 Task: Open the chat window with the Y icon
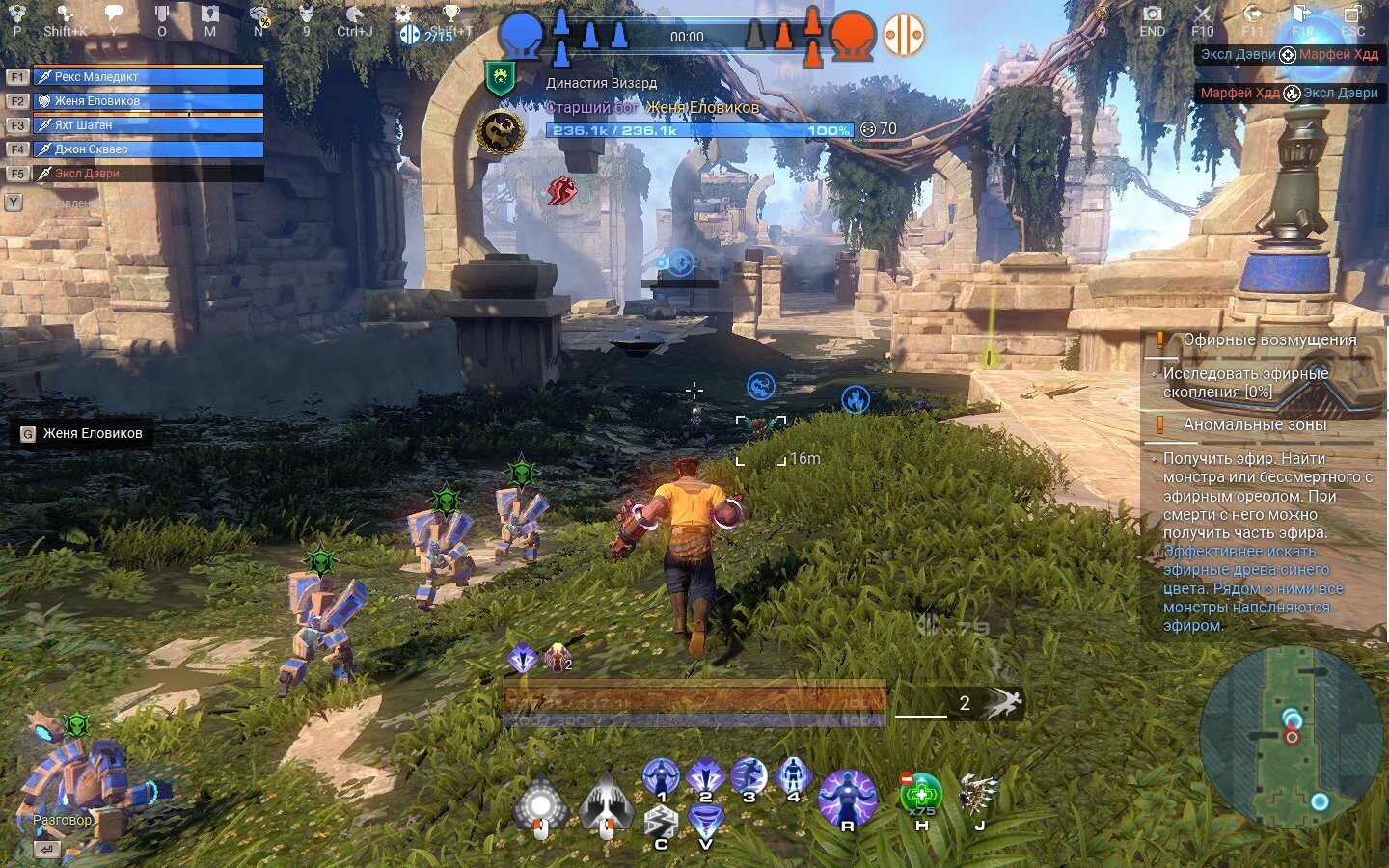111,12
